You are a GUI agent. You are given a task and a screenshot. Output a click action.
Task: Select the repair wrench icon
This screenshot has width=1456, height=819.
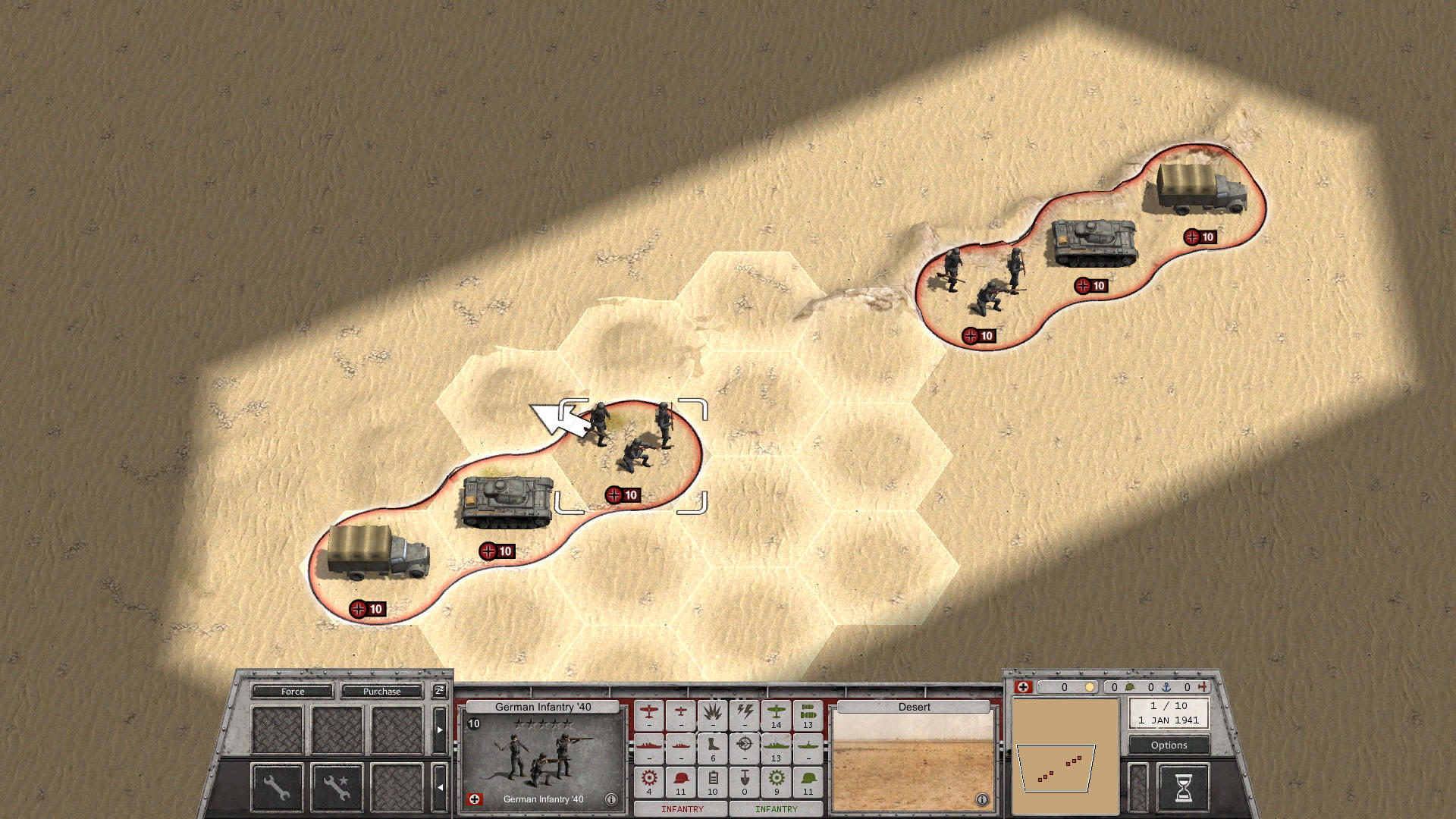[x=278, y=788]
